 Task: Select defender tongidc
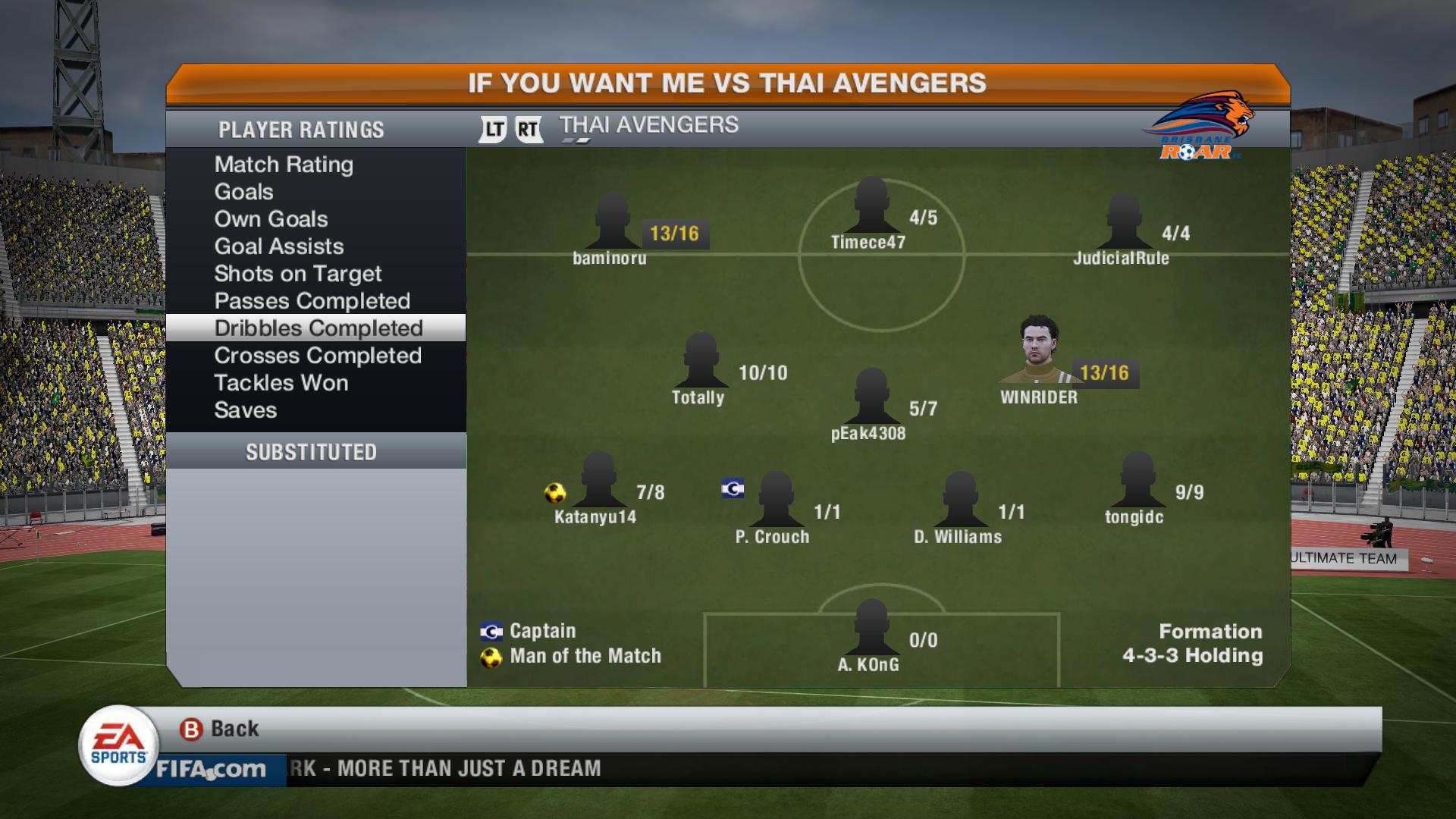click(1137, 482)
